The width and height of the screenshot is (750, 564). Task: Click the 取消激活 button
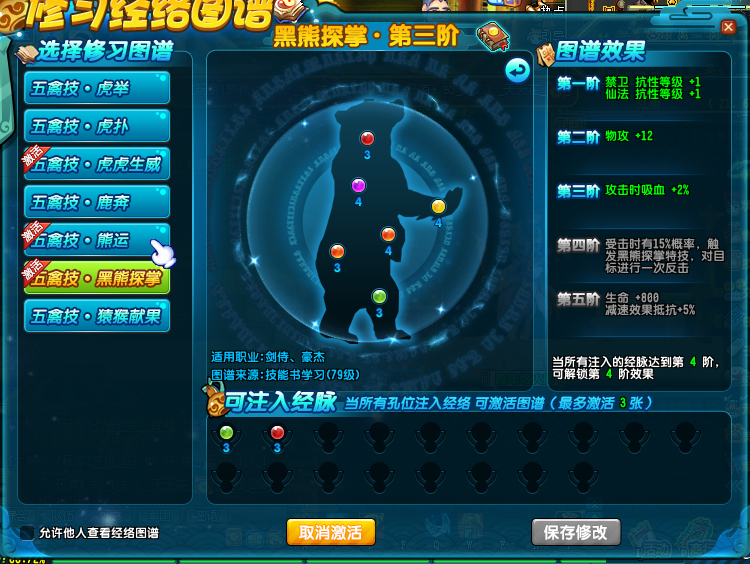[330, 531]
